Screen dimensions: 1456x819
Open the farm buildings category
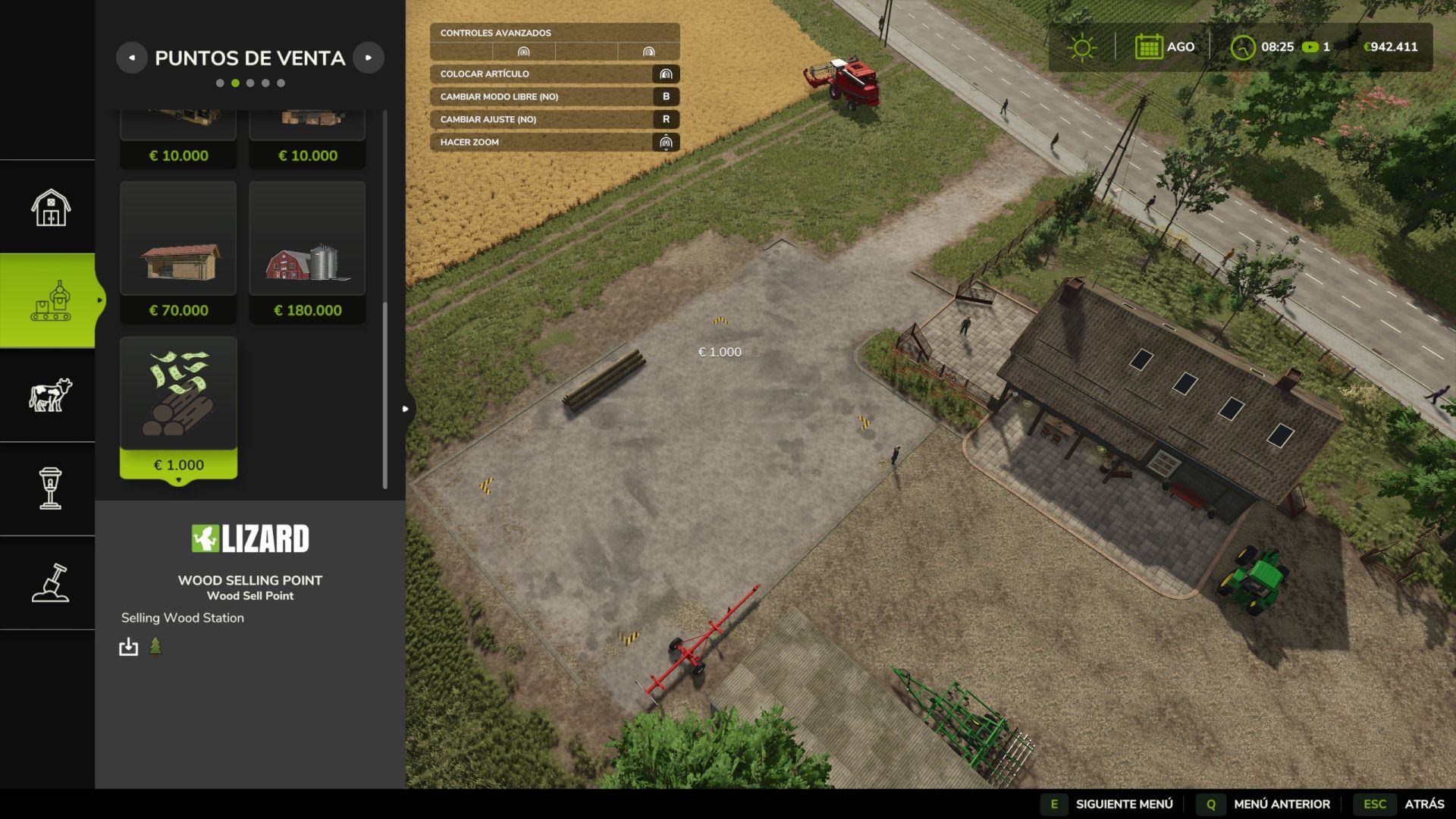pyautogui.click(x=50, y=207)
